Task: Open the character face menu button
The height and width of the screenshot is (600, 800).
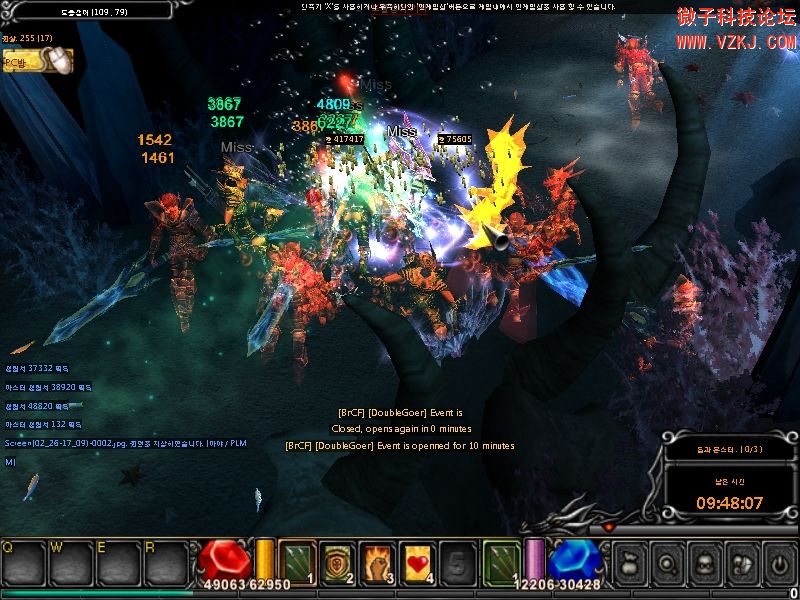Action: point(704,561)
